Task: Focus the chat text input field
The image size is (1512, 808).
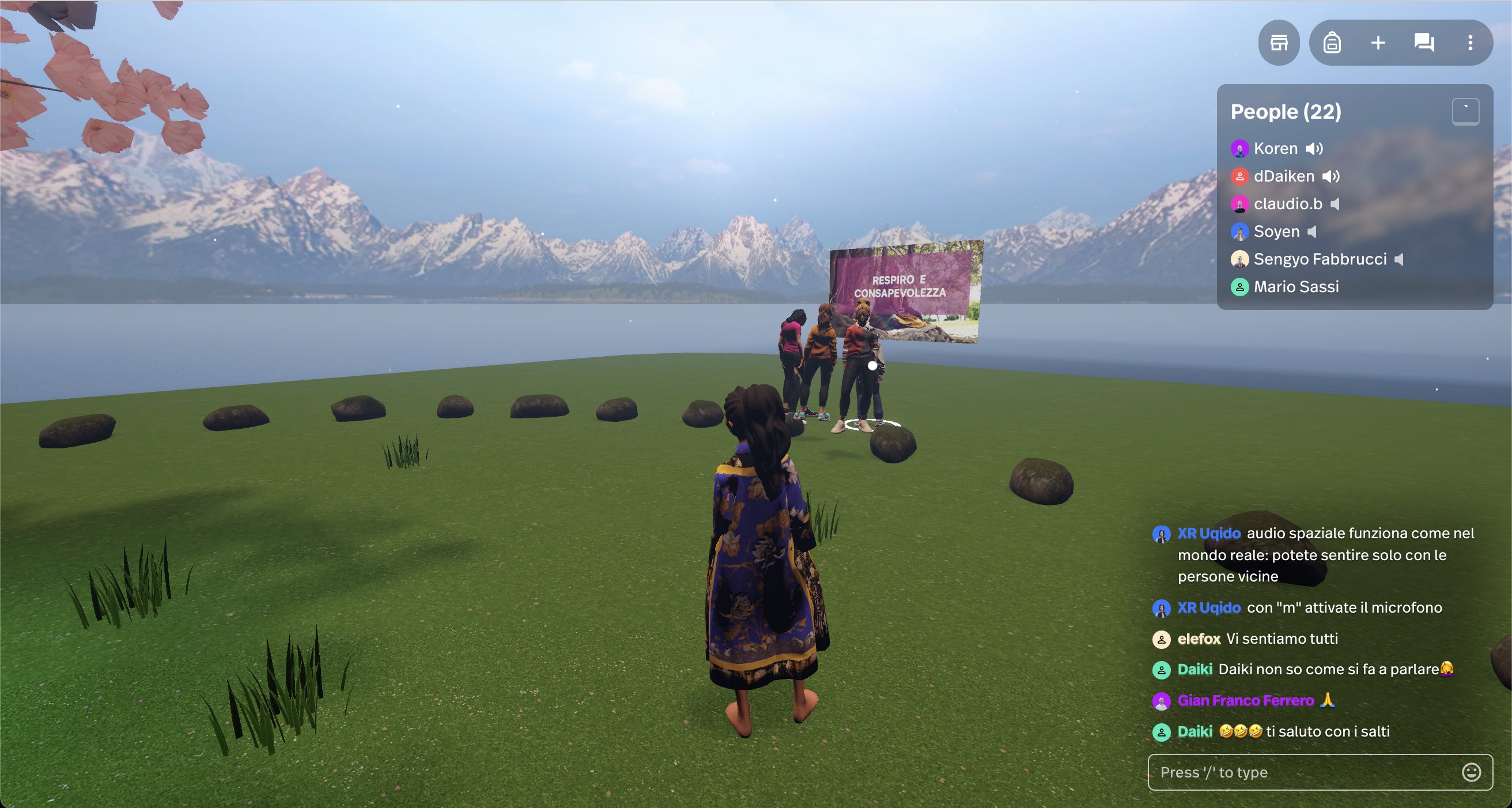Action: coord(1303,772)
